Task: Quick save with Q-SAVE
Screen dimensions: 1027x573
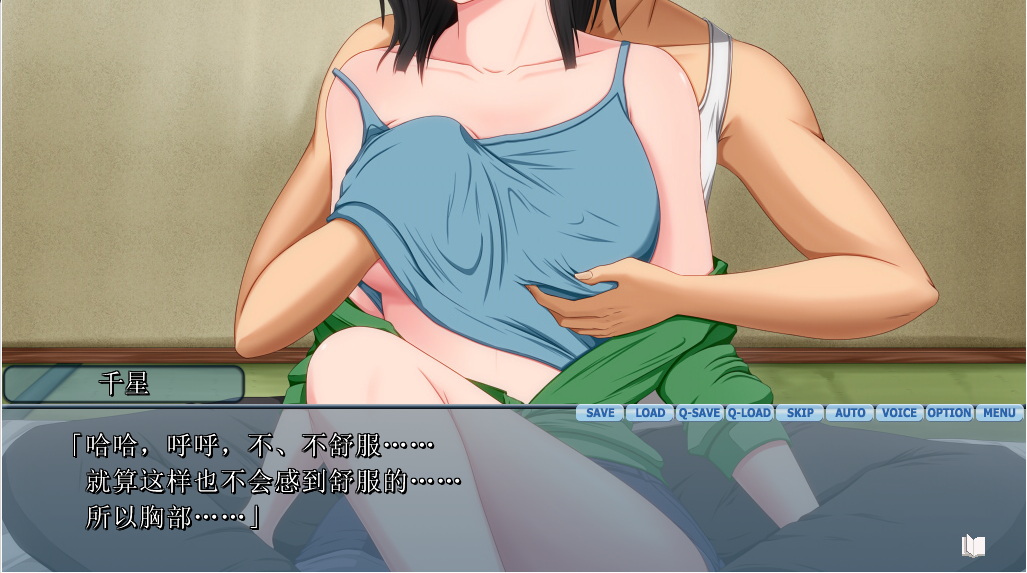Action: [x=699, y=413]
